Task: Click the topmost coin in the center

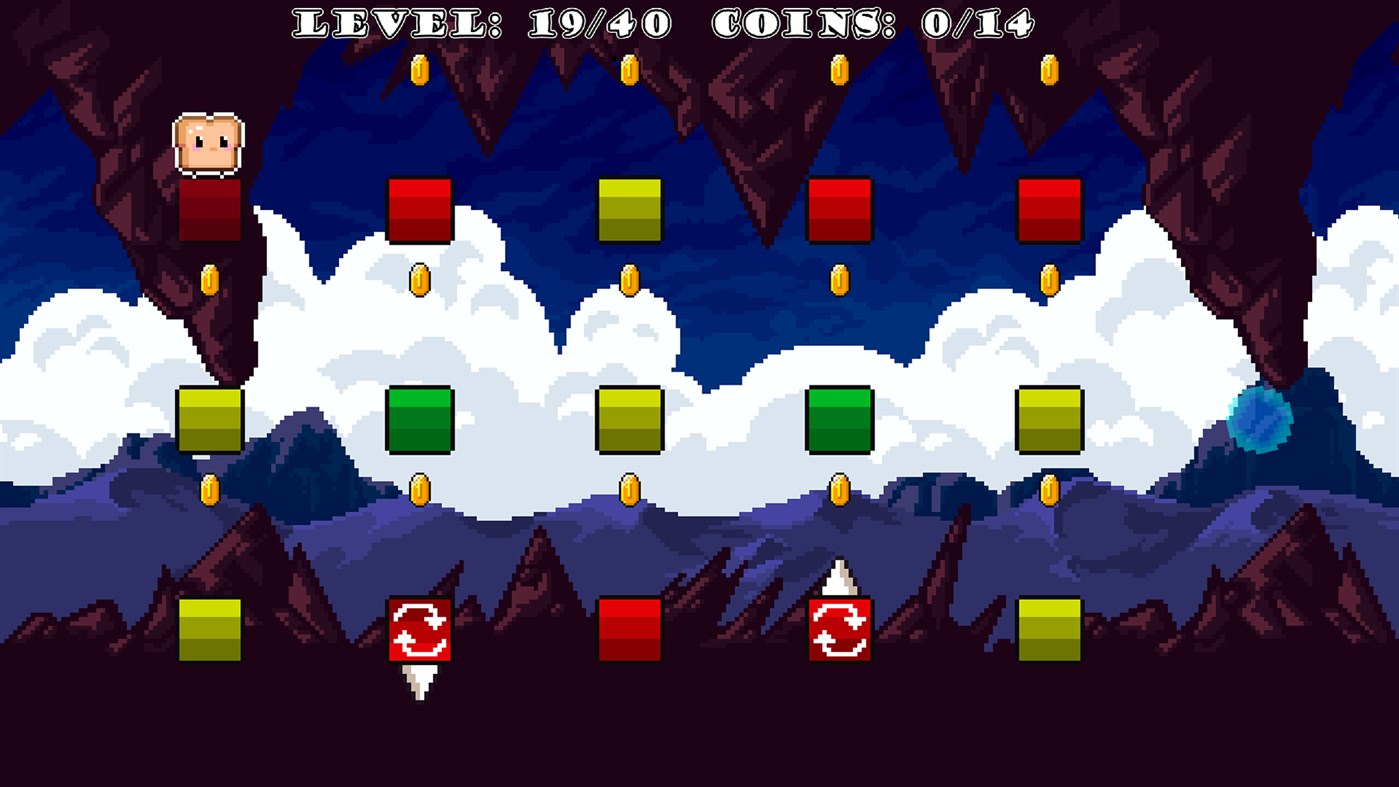Action: [629, 70]
